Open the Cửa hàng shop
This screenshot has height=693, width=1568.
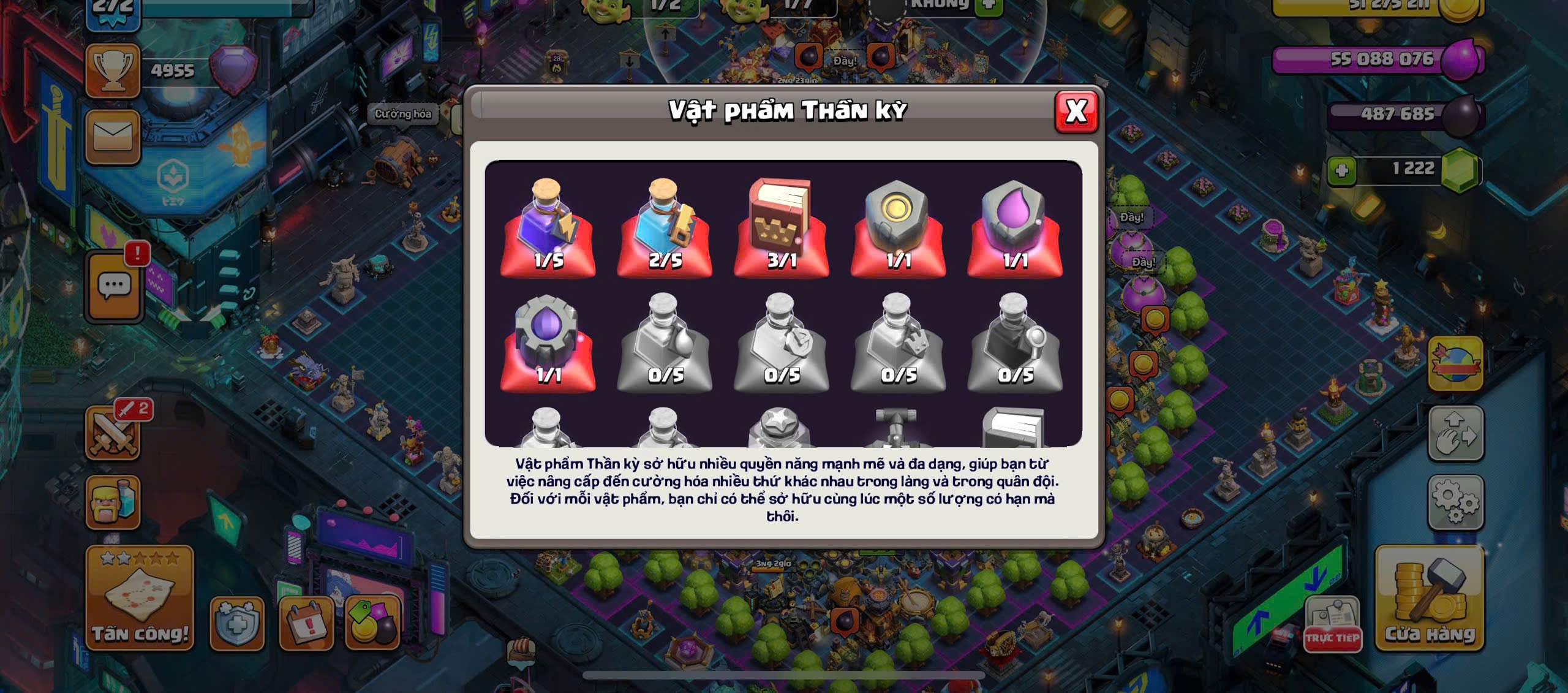pyautogui.click(x=1429, y=597)
